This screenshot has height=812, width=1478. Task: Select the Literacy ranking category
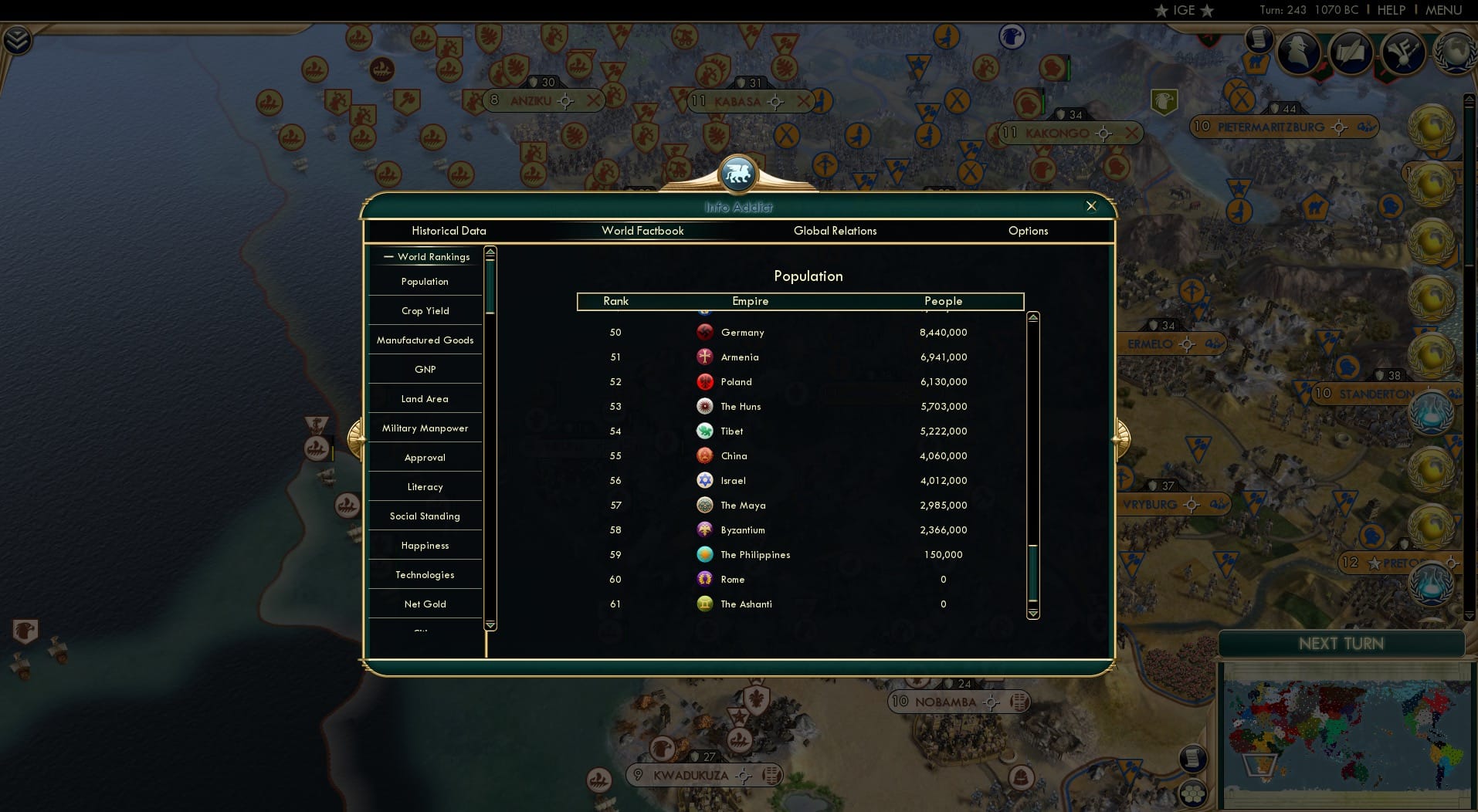[x=425, y=486]
